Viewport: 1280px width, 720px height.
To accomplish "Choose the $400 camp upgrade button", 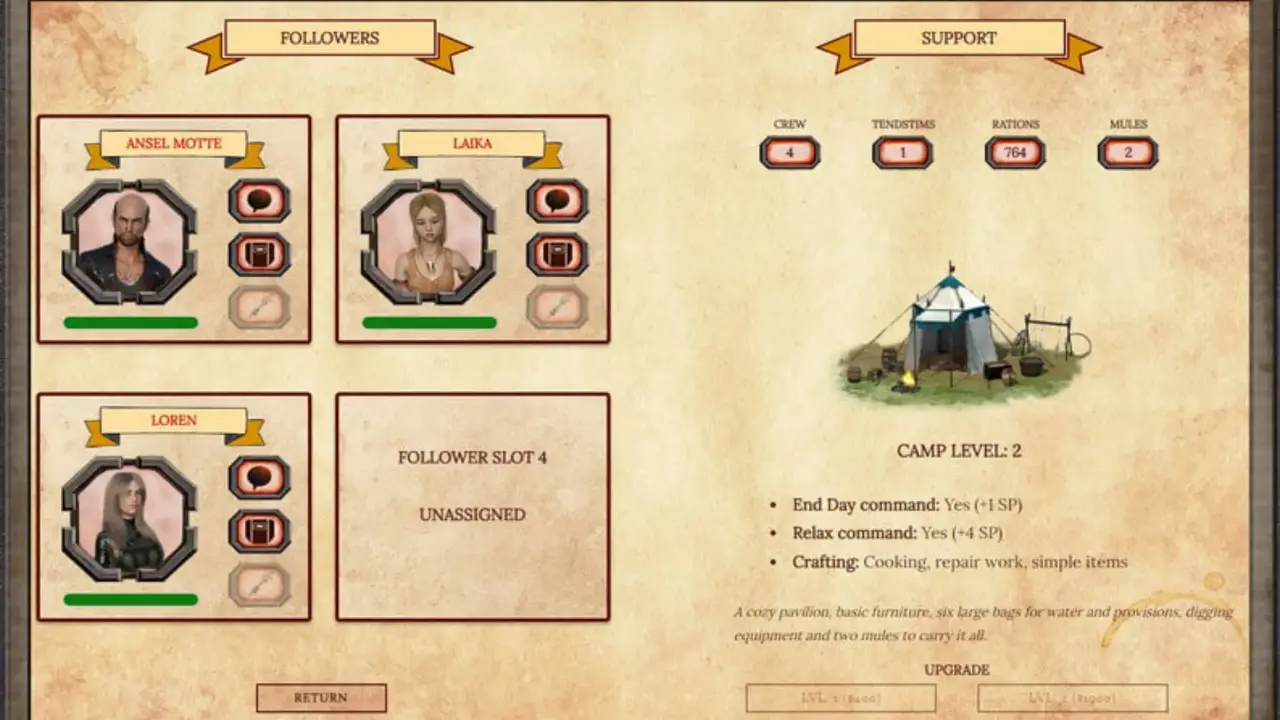I will pos(841,698).
